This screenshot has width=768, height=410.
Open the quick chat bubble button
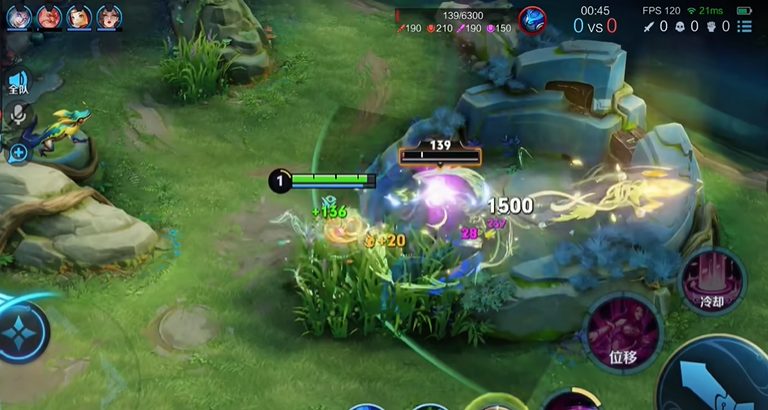coord(18,152)
